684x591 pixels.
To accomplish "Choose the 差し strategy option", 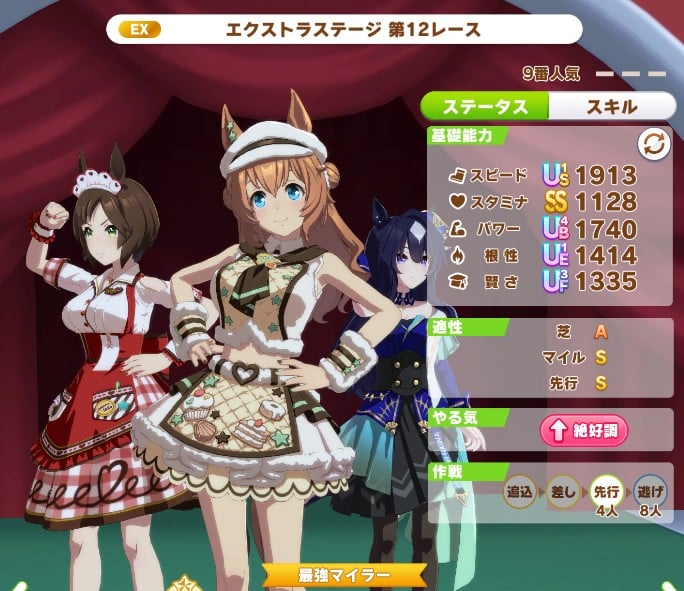I will [564, 492].
